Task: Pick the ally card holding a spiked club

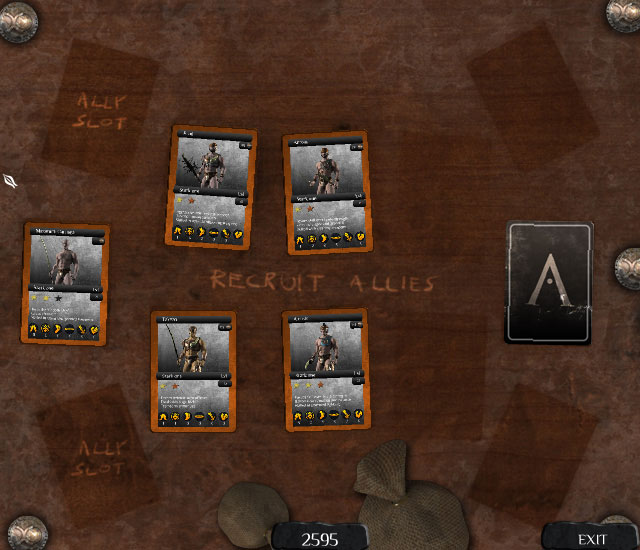Action: (x=211, y=187)
